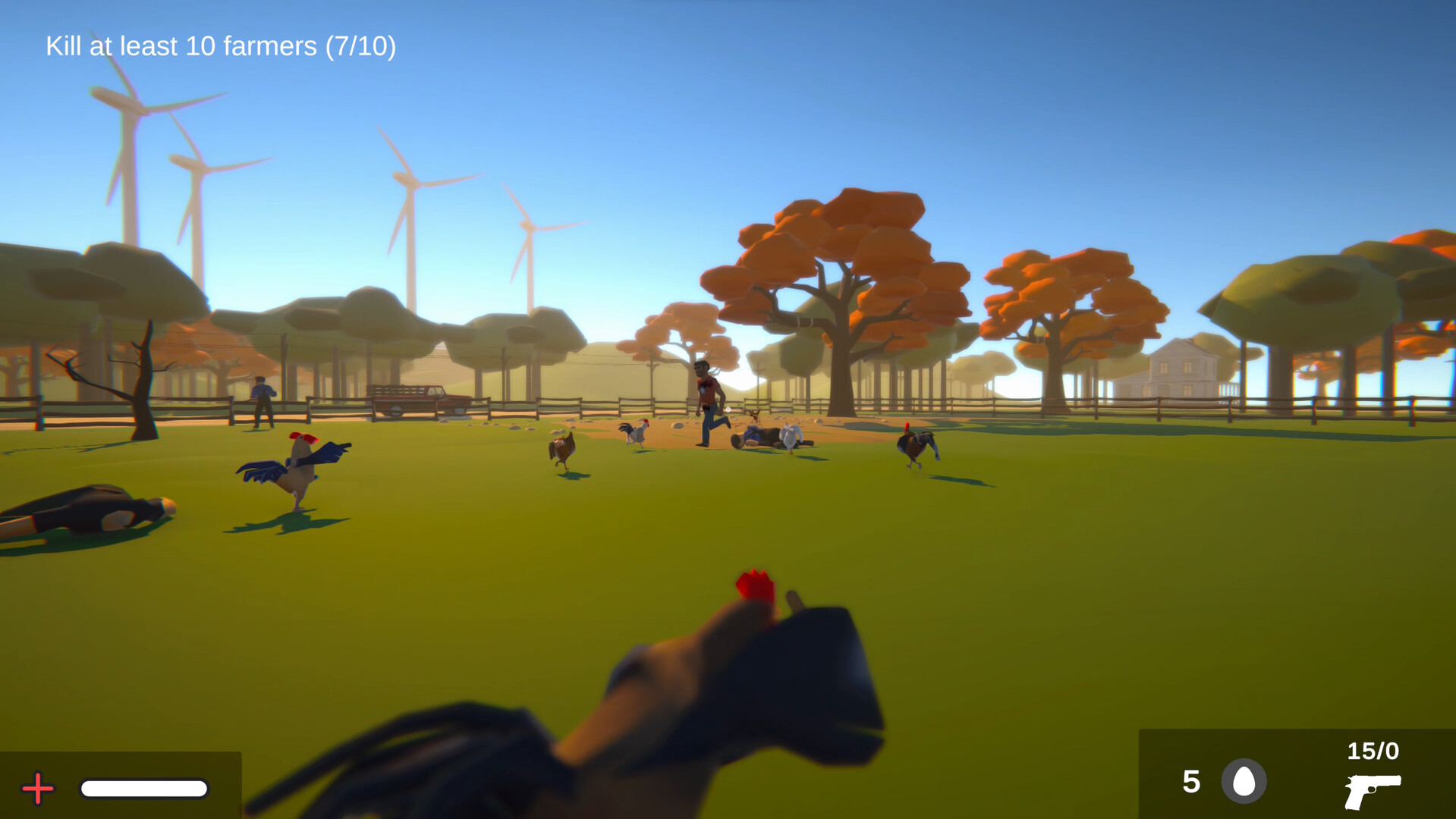Click the egg count number 5
Screen dimensions: 1456x819
1191,782
